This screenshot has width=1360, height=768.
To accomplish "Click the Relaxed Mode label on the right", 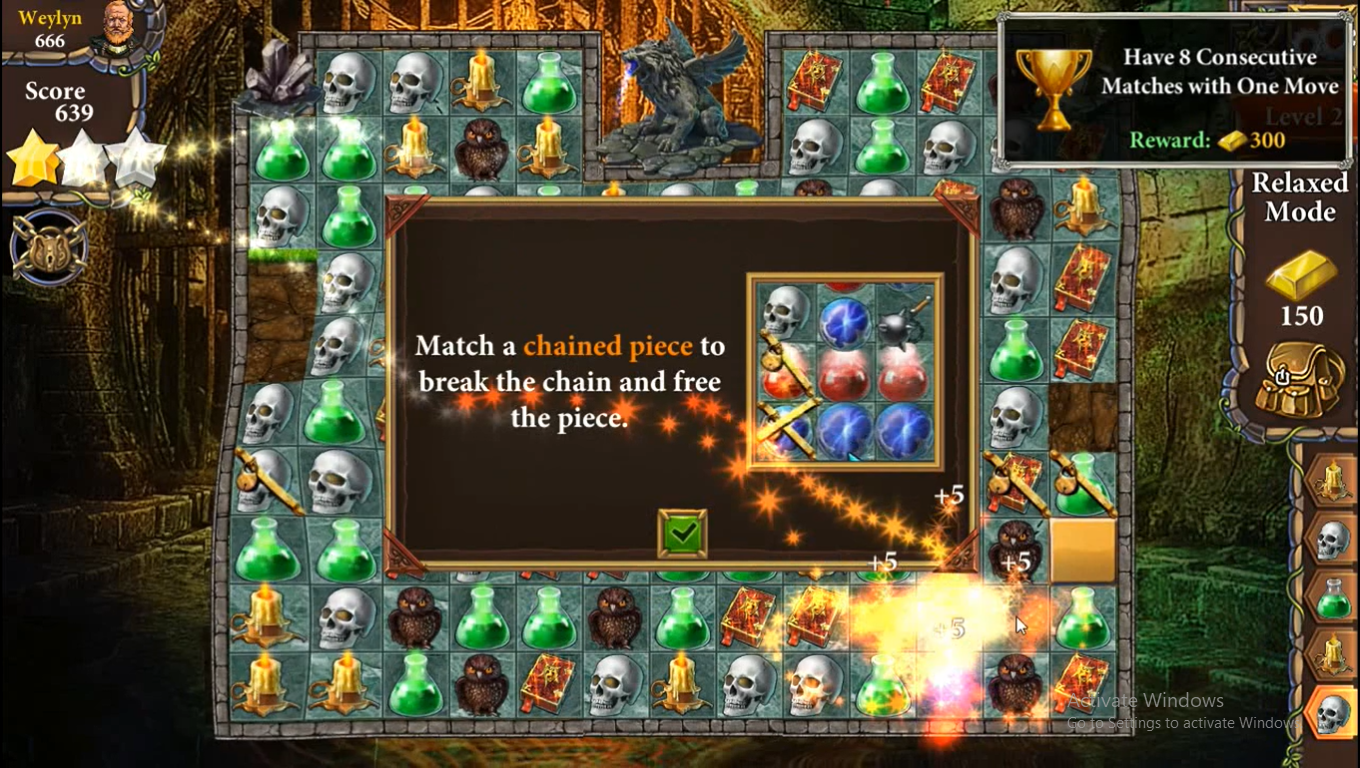I will [1299, 197].
